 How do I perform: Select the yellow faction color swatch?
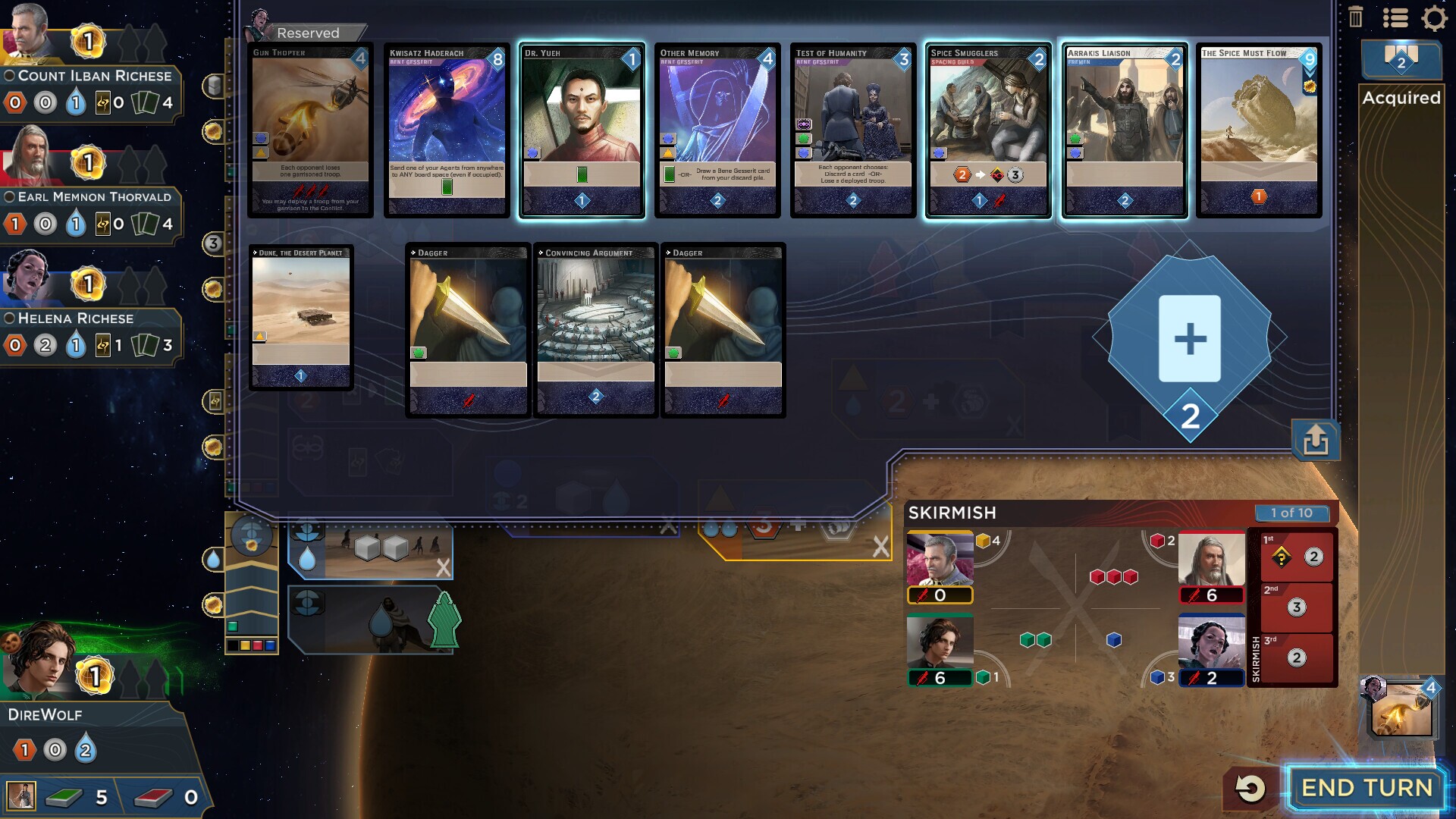tap(246, 646)
